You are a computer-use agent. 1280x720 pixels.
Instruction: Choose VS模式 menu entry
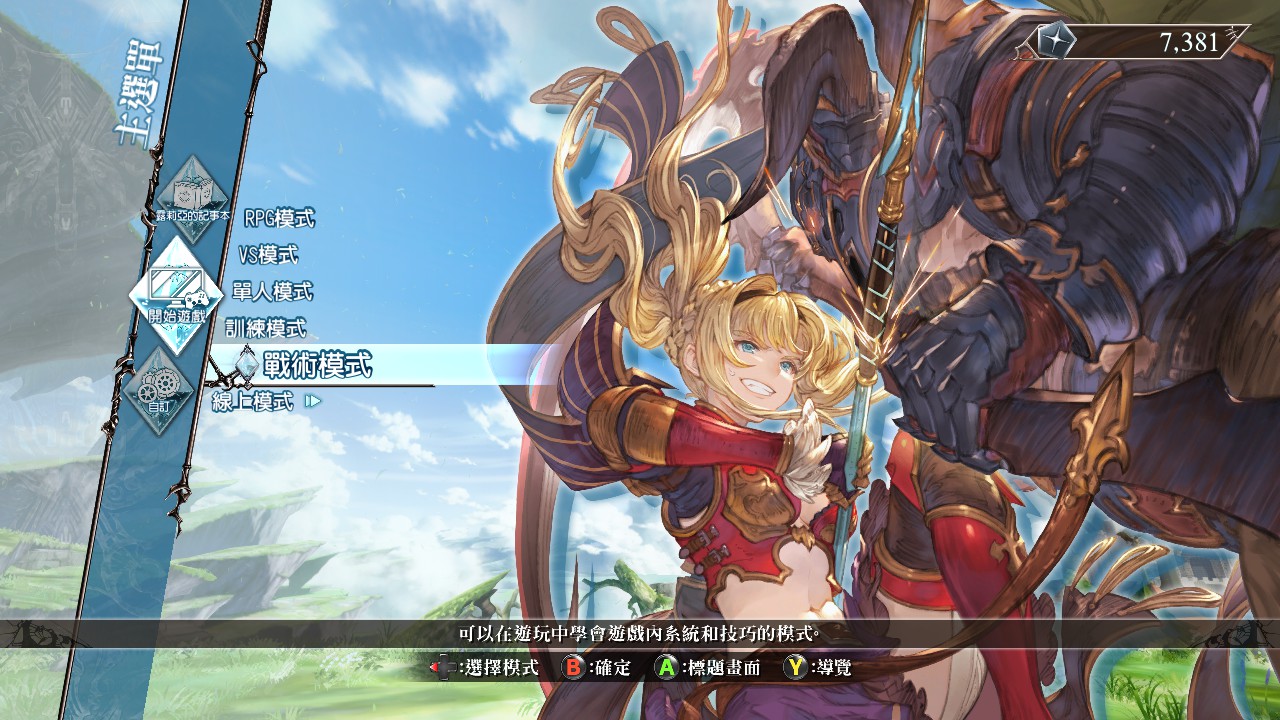pyautogui.click(x=268, y=255)
